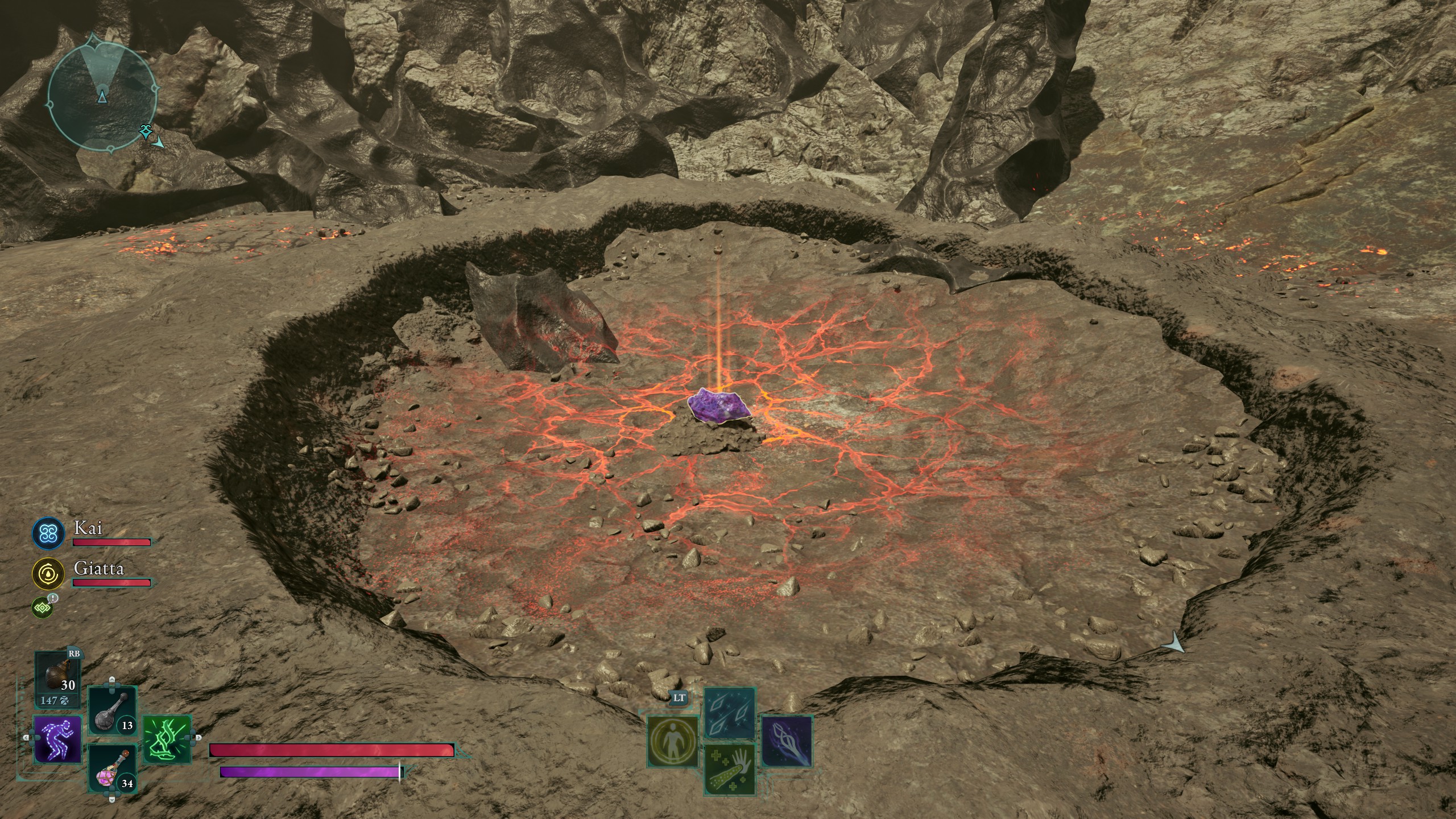The height and width of the screenshot is (819, 1456).
Task: Activate the green thorny vines ability
Action: (x=167, y=738)
